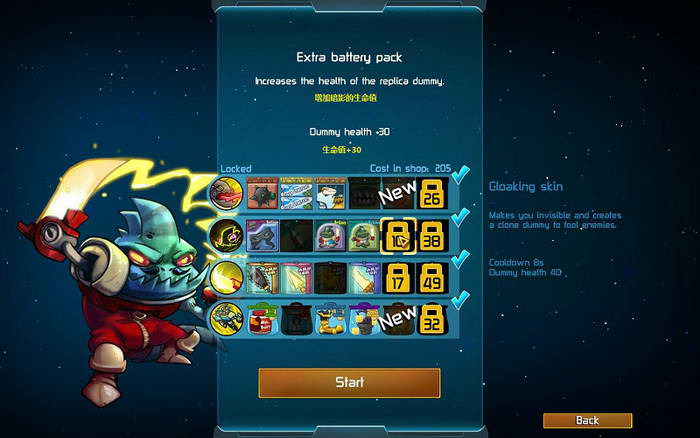This screenshot has height=438, width=700.
Task: Choose the glowing slash attack skill icon
Action: click(226, 277)
